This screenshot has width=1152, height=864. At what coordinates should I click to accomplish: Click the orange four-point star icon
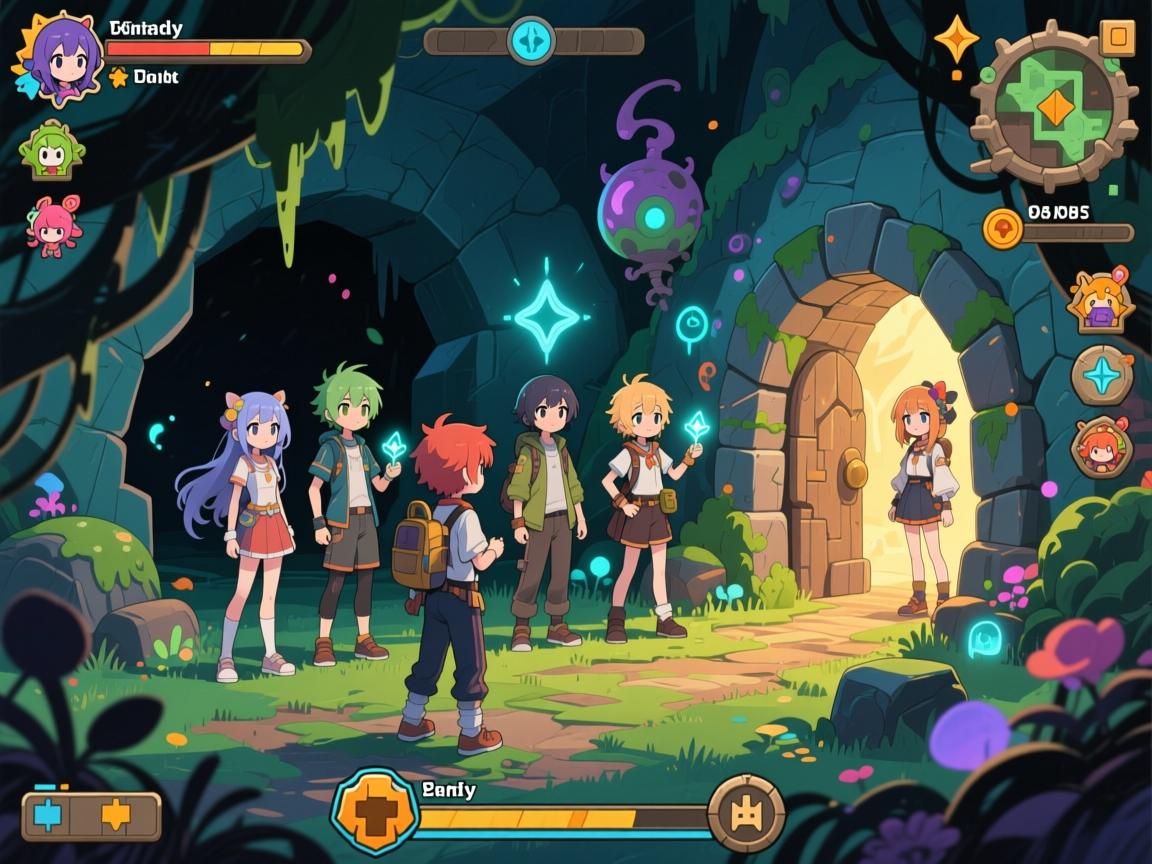956,40
